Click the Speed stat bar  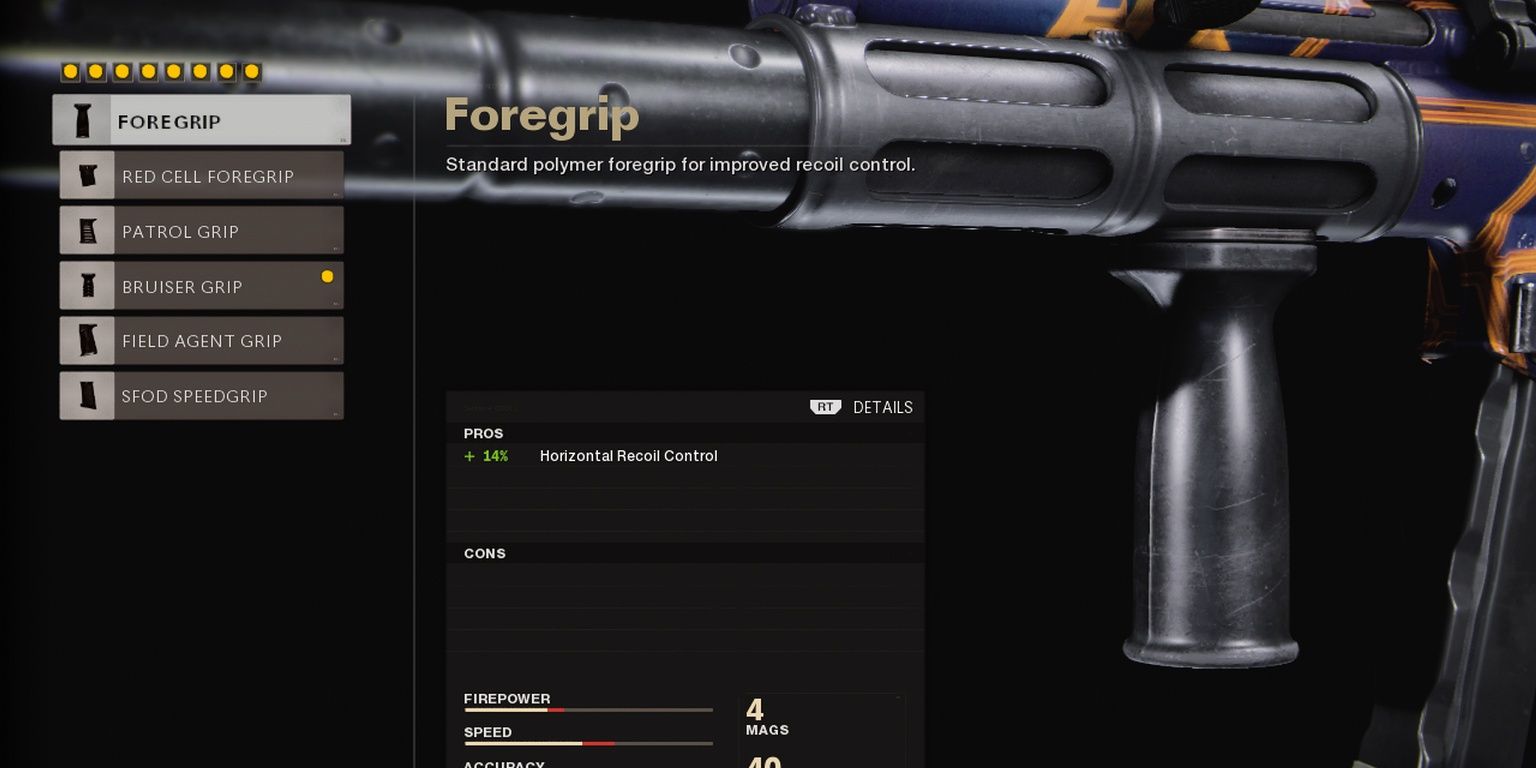pos(588,743)
